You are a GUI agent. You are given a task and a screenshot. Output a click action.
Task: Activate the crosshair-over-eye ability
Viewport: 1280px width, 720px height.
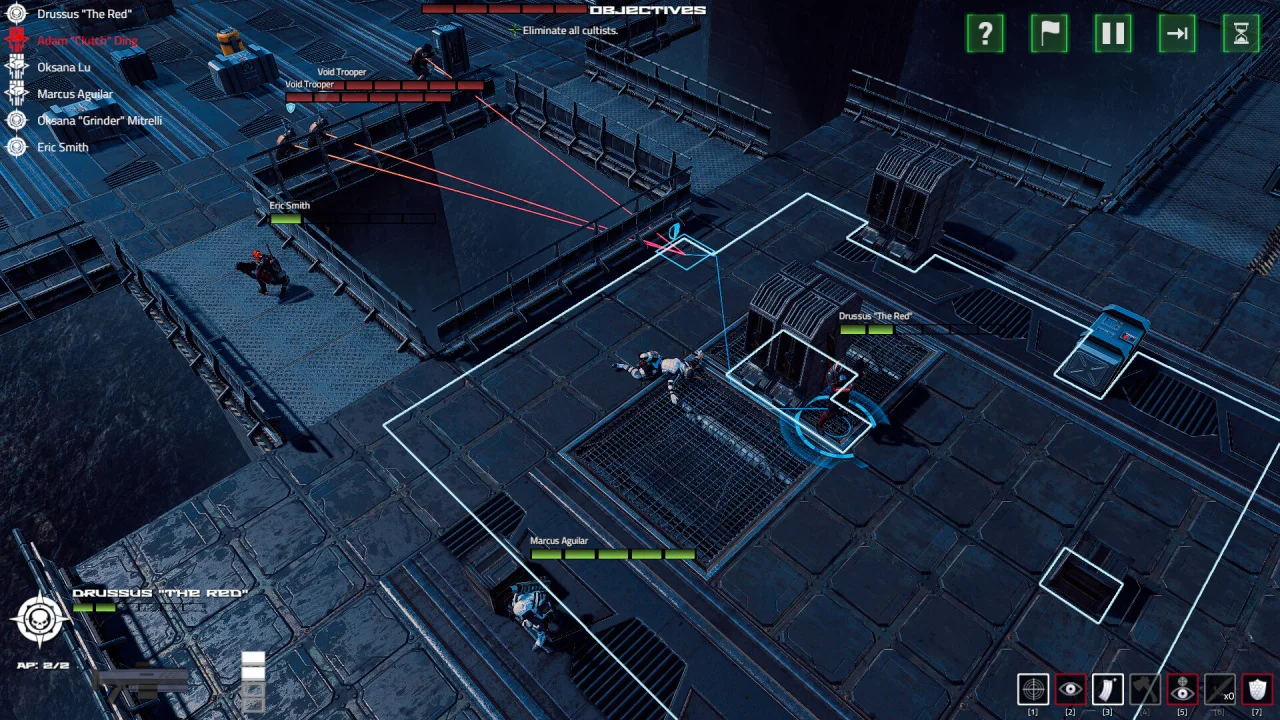point(1182,689)
